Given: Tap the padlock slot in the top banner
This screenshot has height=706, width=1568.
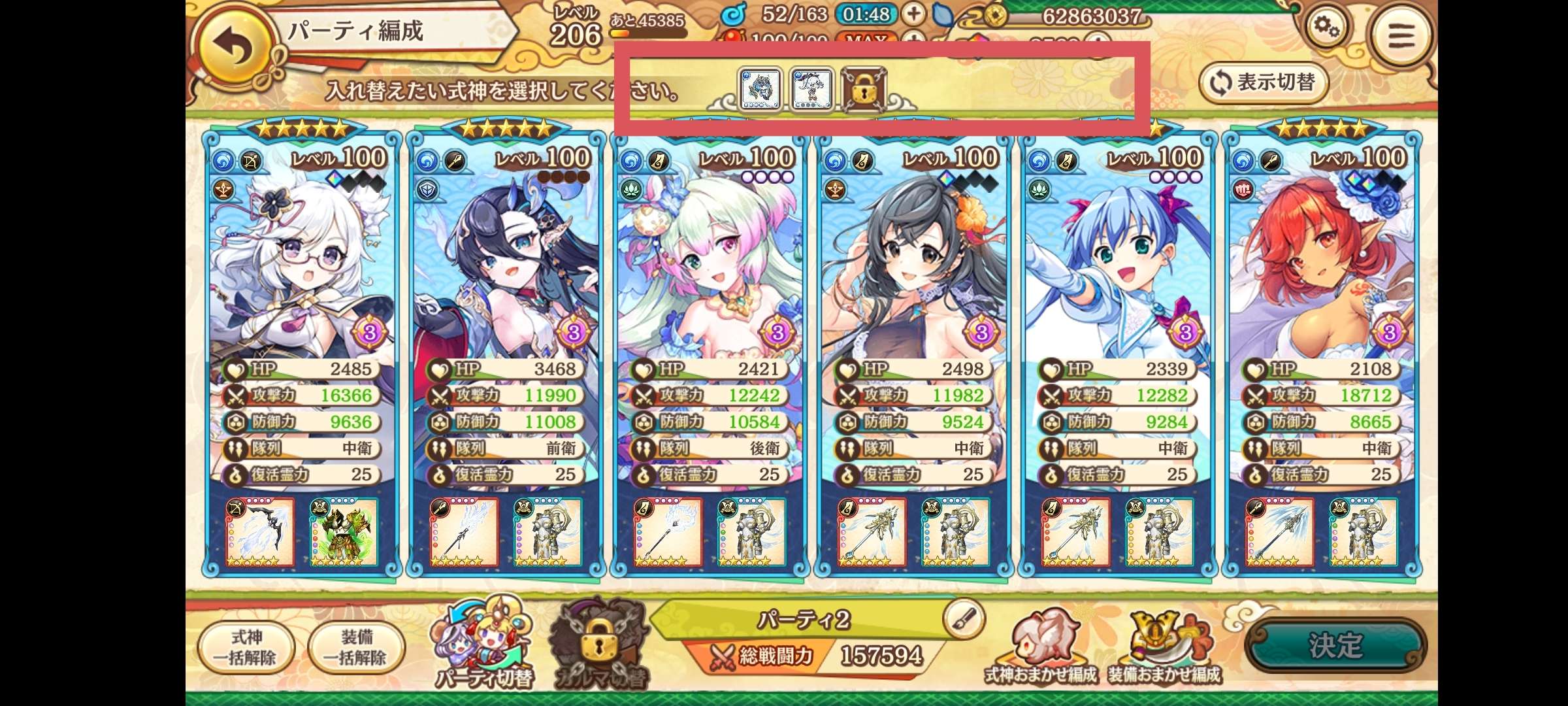Looking at the screenshot, I should pyautogui.click(x=863, y=89).
